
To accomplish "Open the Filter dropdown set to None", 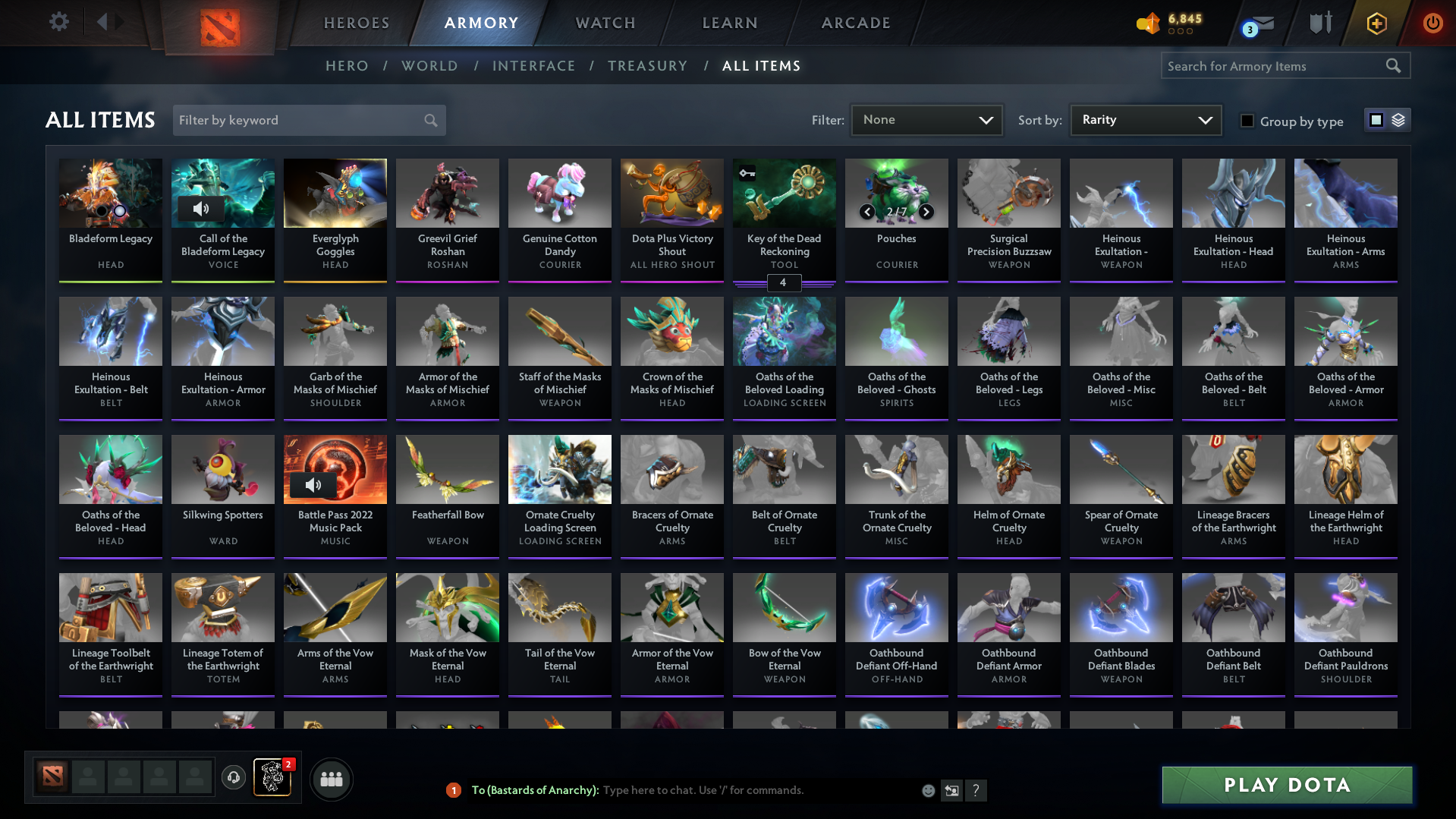I will coord(926,120).
